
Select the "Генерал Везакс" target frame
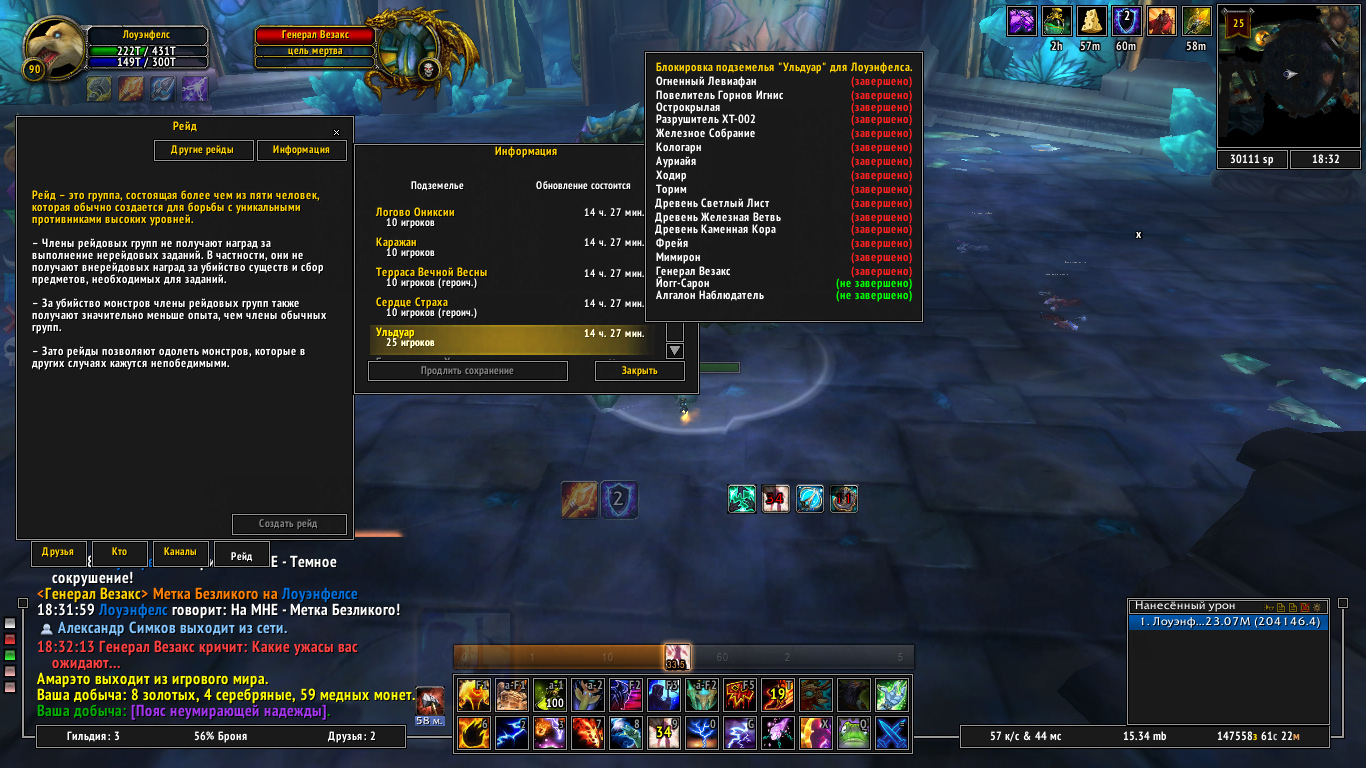click(315, 35)
